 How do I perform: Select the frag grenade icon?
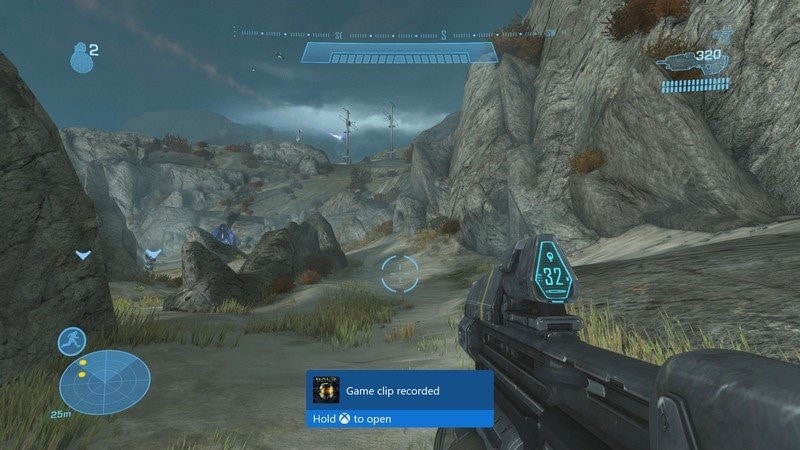coord(80,57)
